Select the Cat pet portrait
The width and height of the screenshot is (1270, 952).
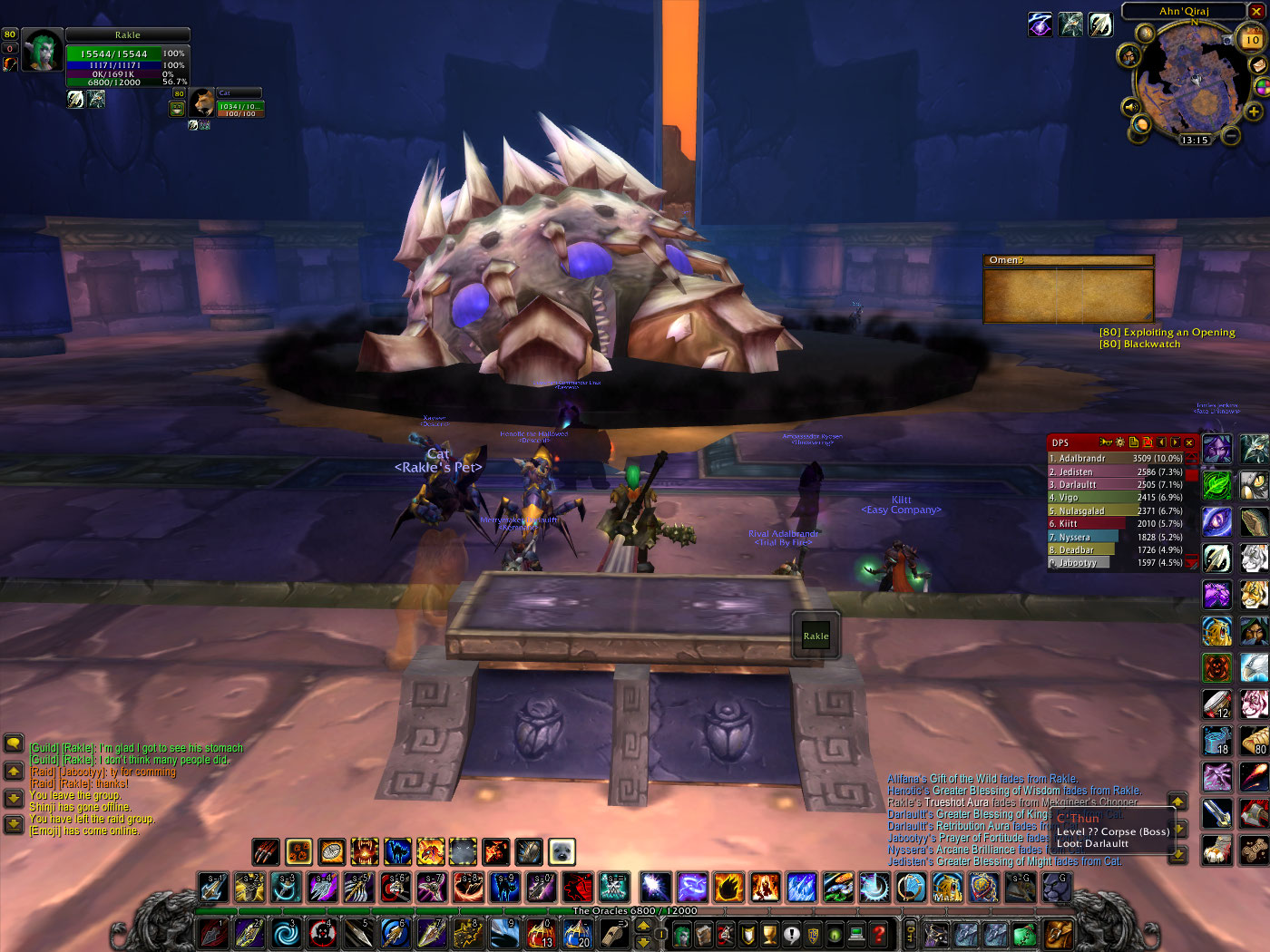point(201,102)
